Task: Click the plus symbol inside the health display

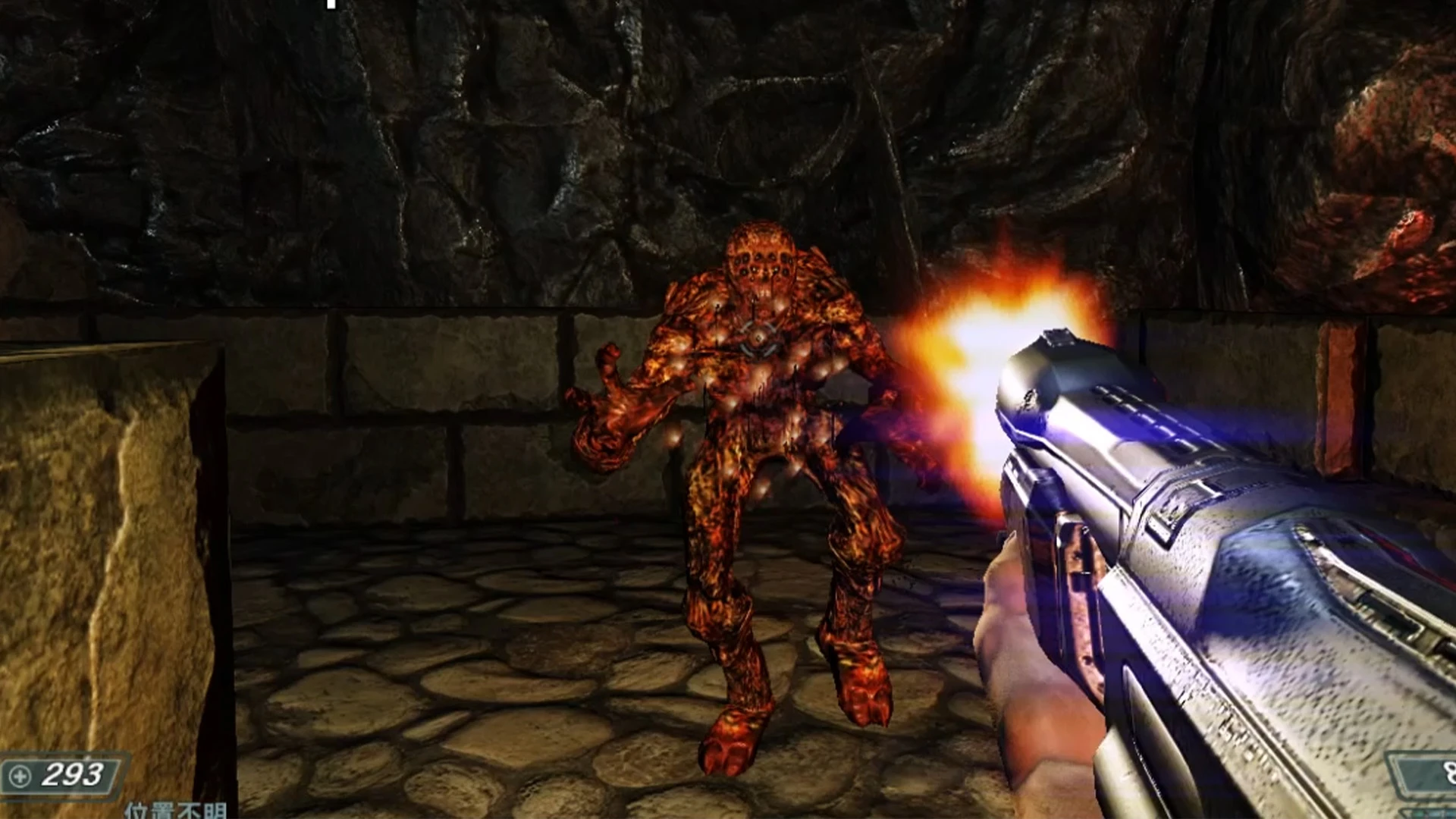Action: click(x=19, y=774)
